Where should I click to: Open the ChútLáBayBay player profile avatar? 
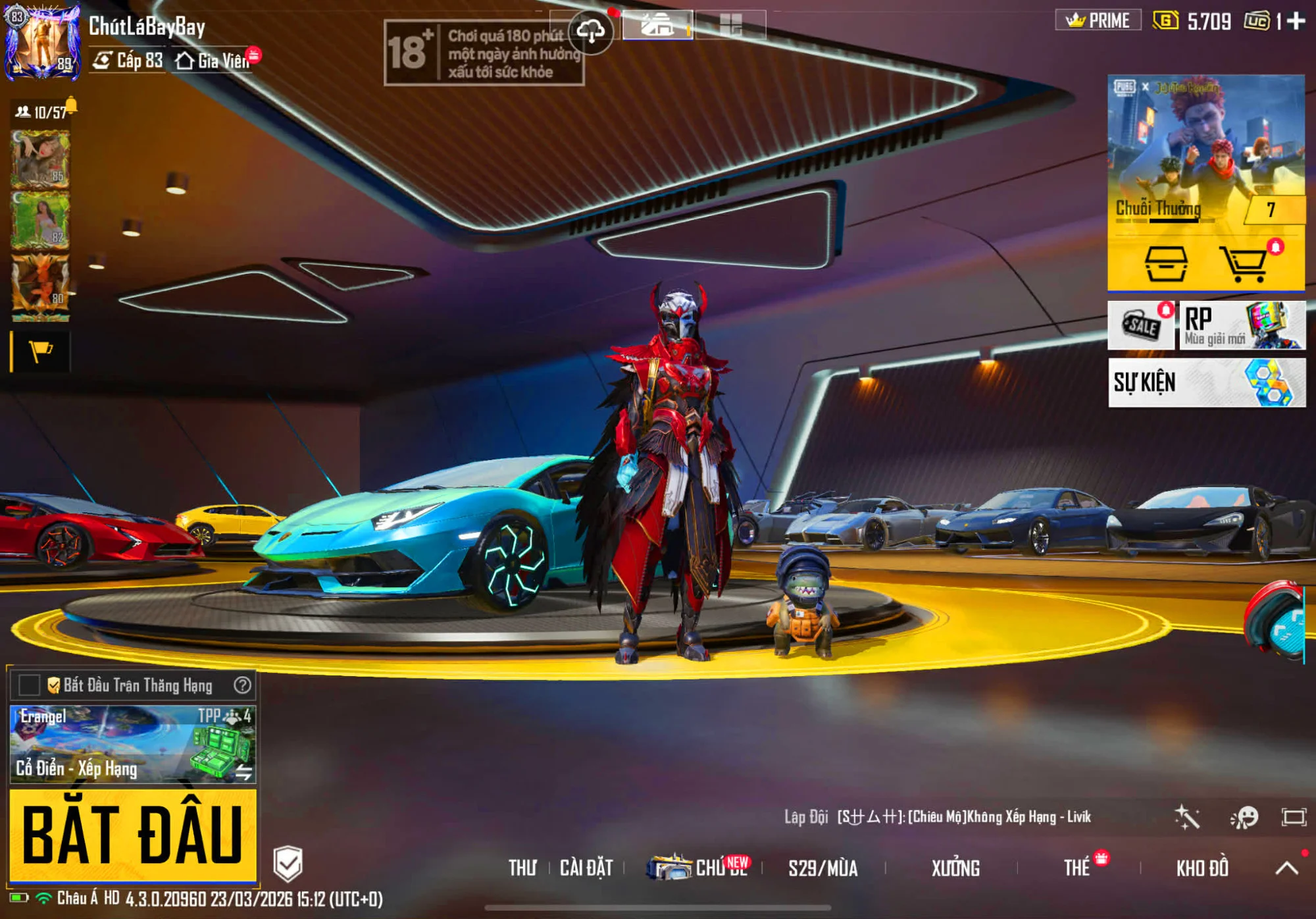pos(42,42)
